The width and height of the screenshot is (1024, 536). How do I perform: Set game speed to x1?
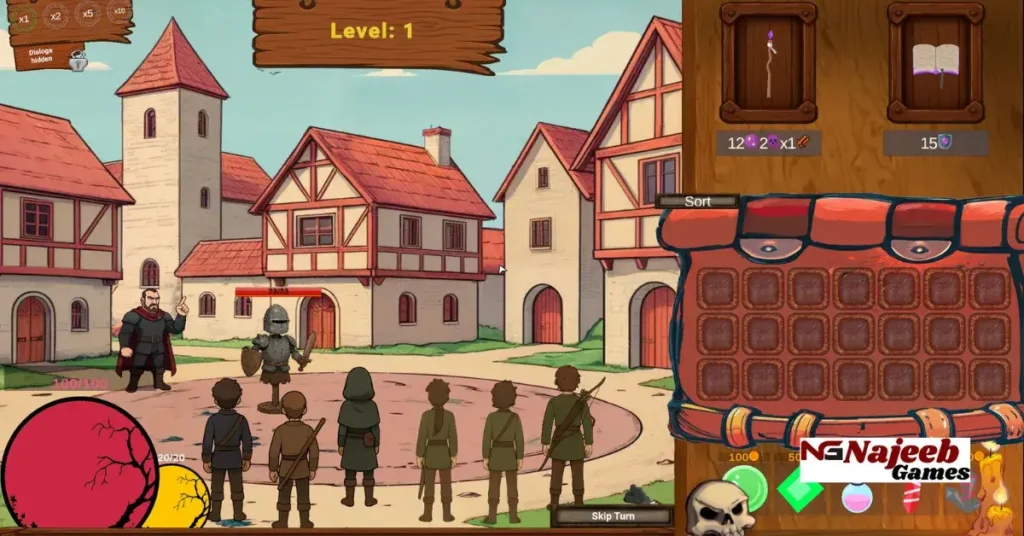[24, 17]
